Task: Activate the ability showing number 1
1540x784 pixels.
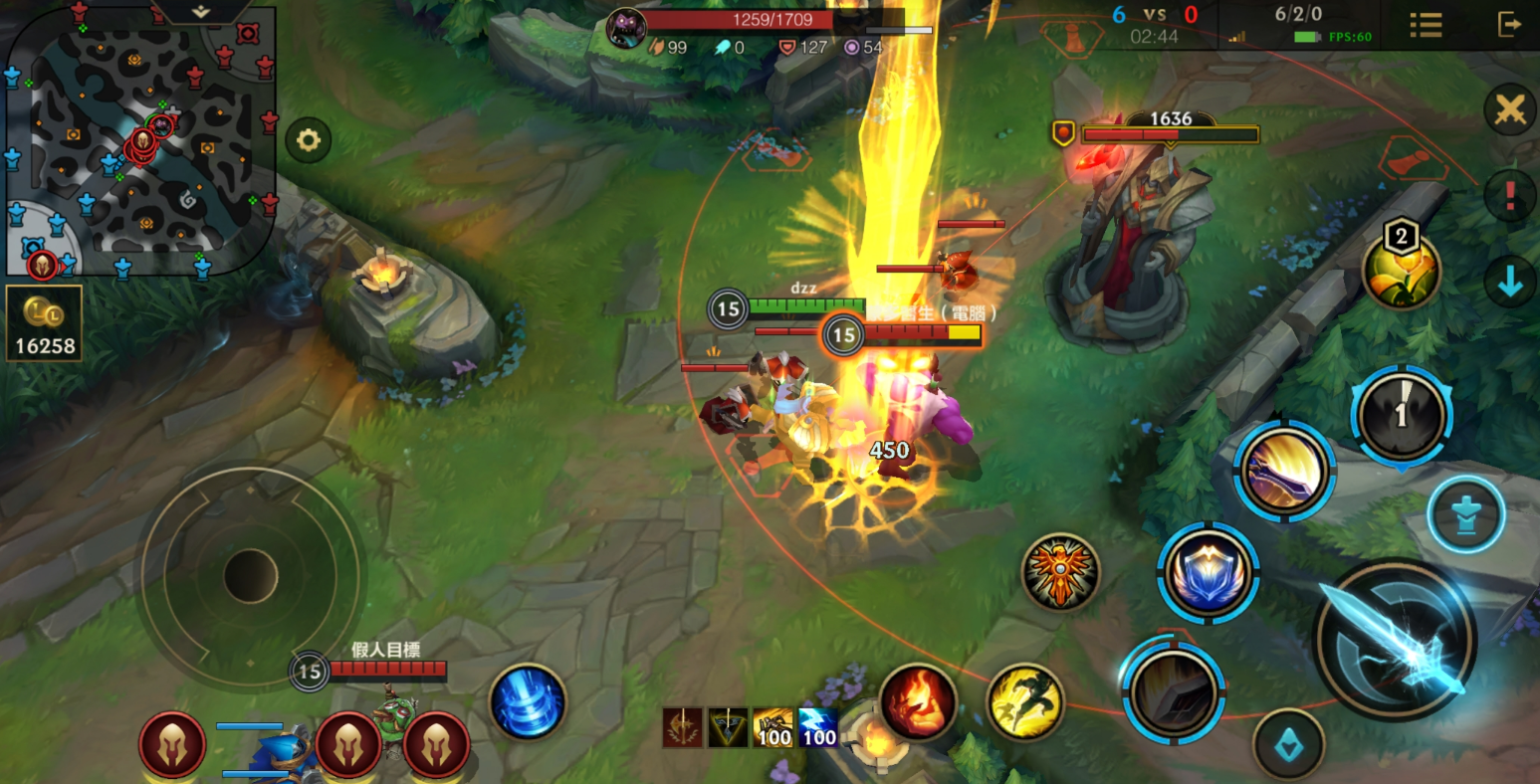Action: click(1402, 416)
